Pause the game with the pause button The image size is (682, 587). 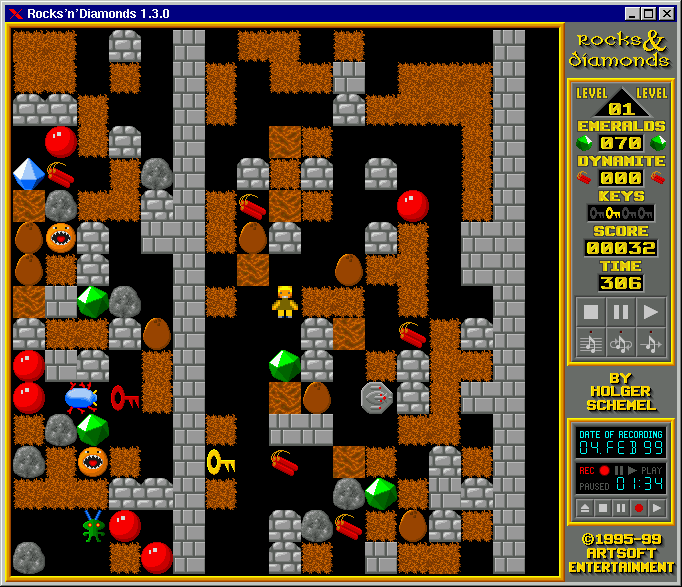tap(621, 312)
